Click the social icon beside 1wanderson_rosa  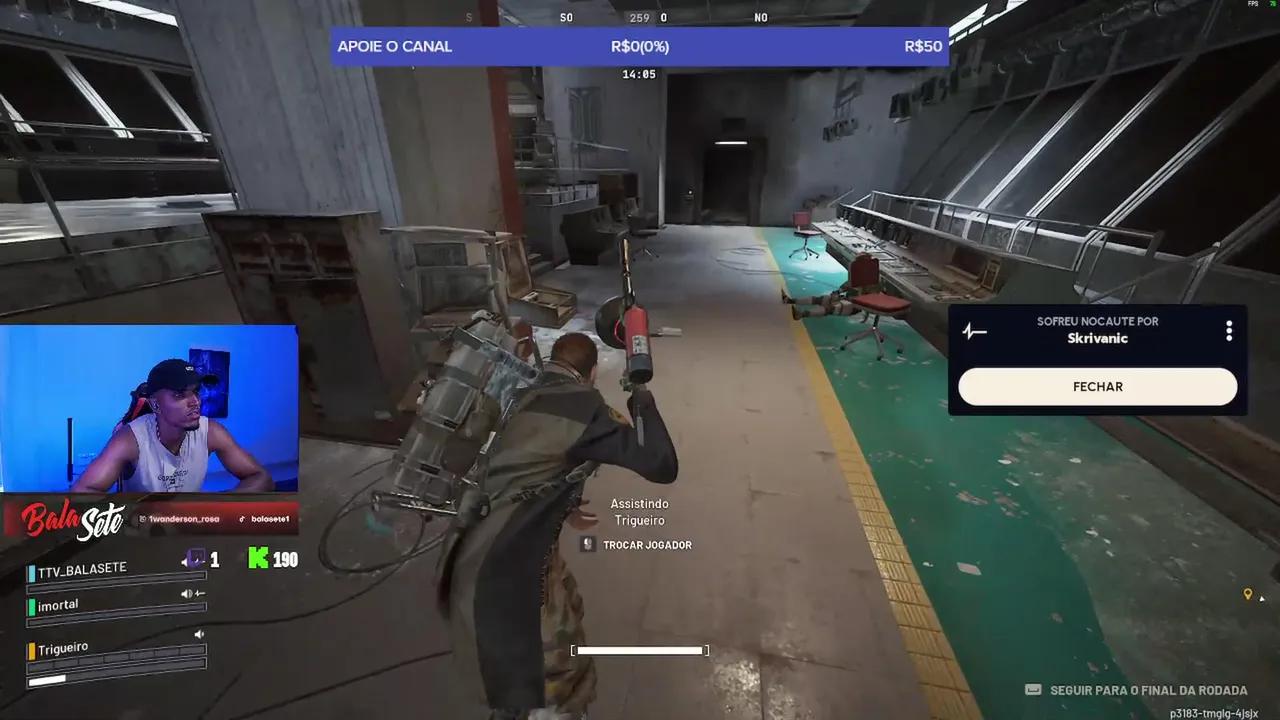[x=143, y=518]
